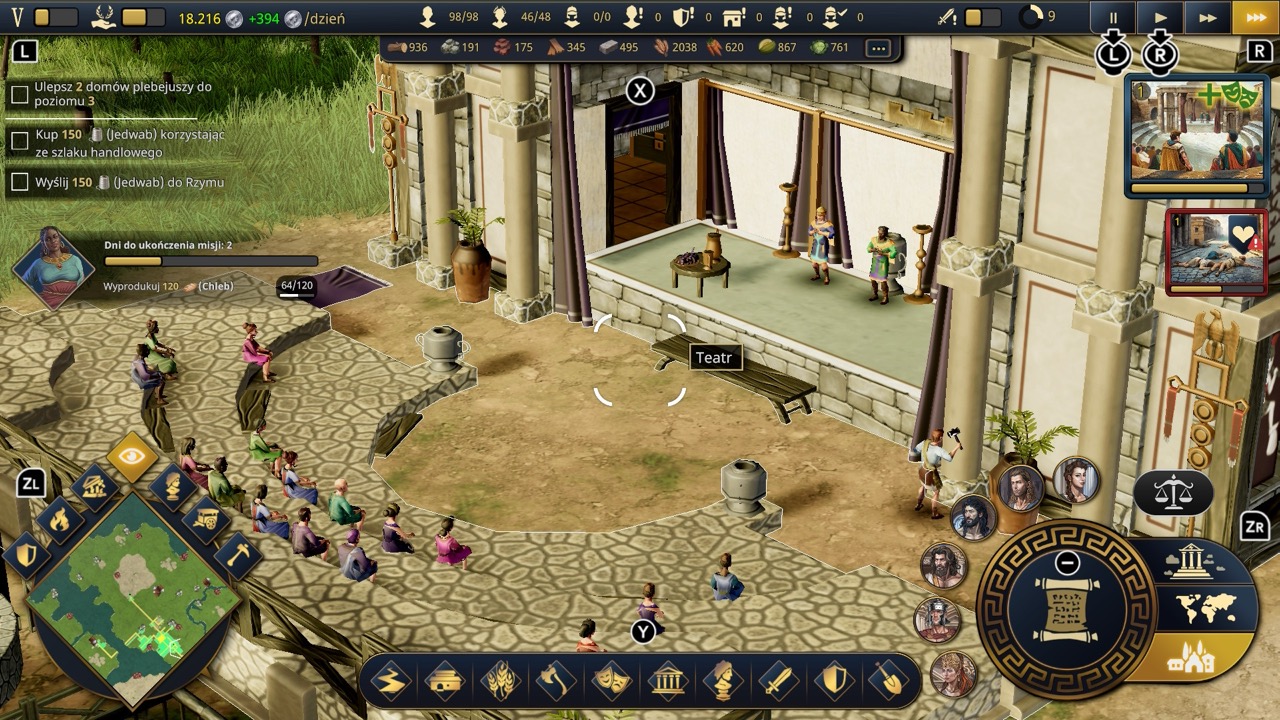This screenshot has width=1280, height=720.
Task: Switch to fastest game speed
Action: 1255,17
